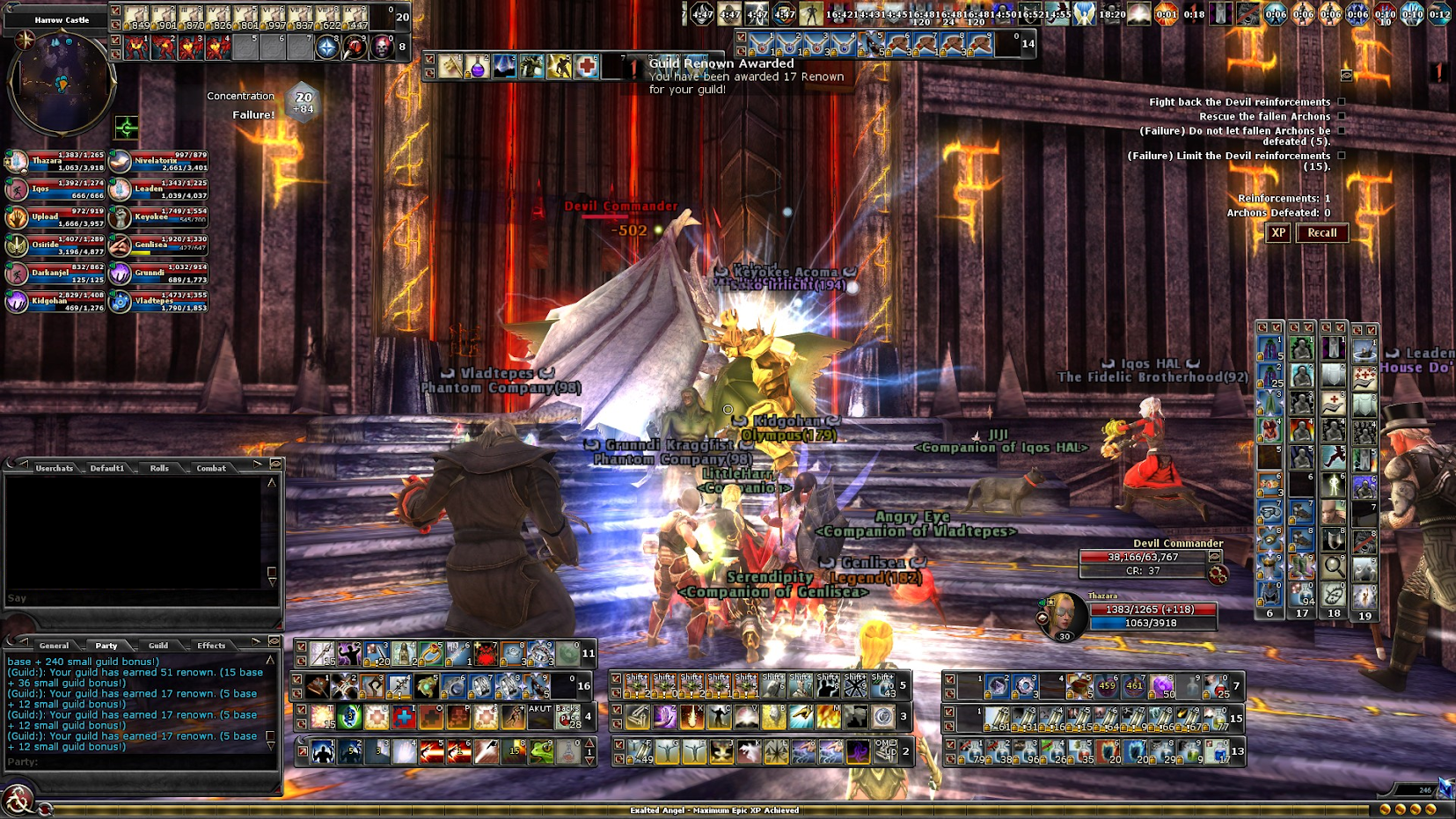Switch to the Combat chat tab
The image size is (1456, 819).
[x=211, y=468]
